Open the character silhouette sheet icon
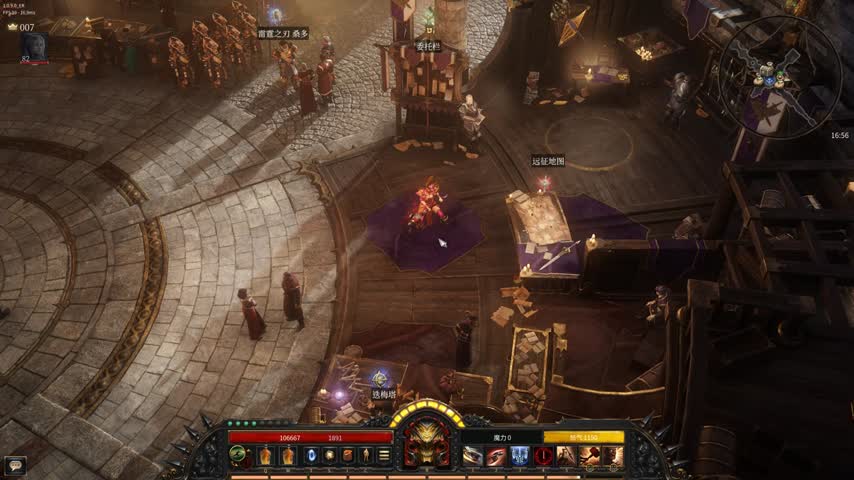The height and width of the screenshot is (480, 854). click(x=366, y=455)
